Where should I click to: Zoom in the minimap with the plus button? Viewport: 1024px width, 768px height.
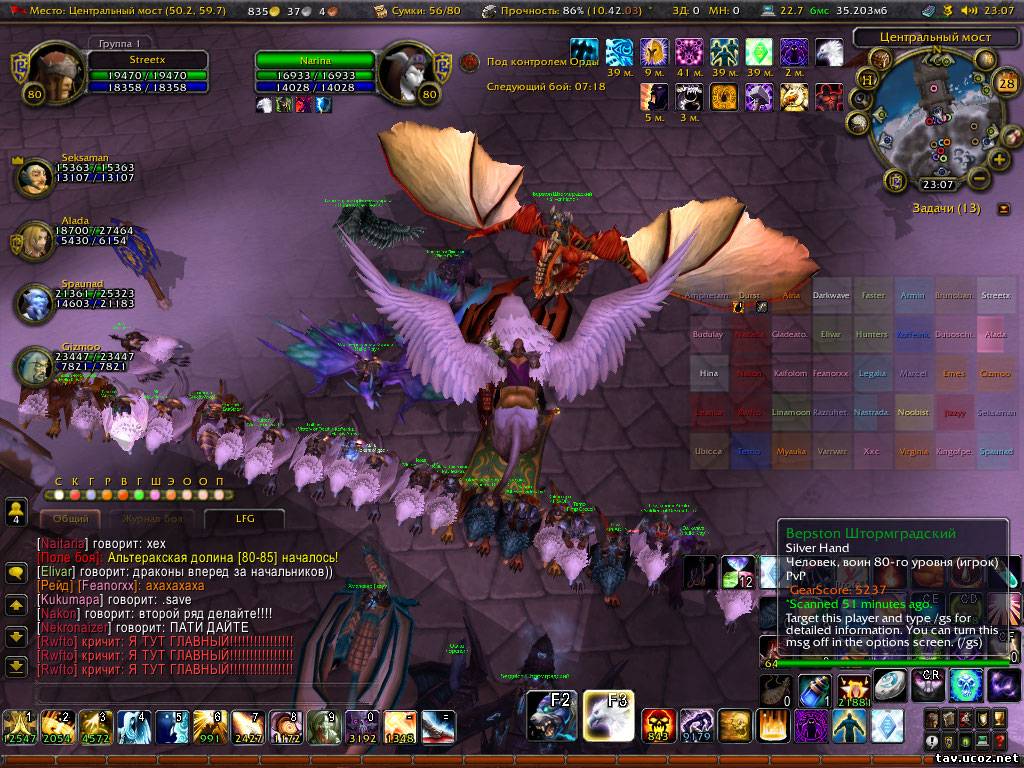click(x=999, y=159)
